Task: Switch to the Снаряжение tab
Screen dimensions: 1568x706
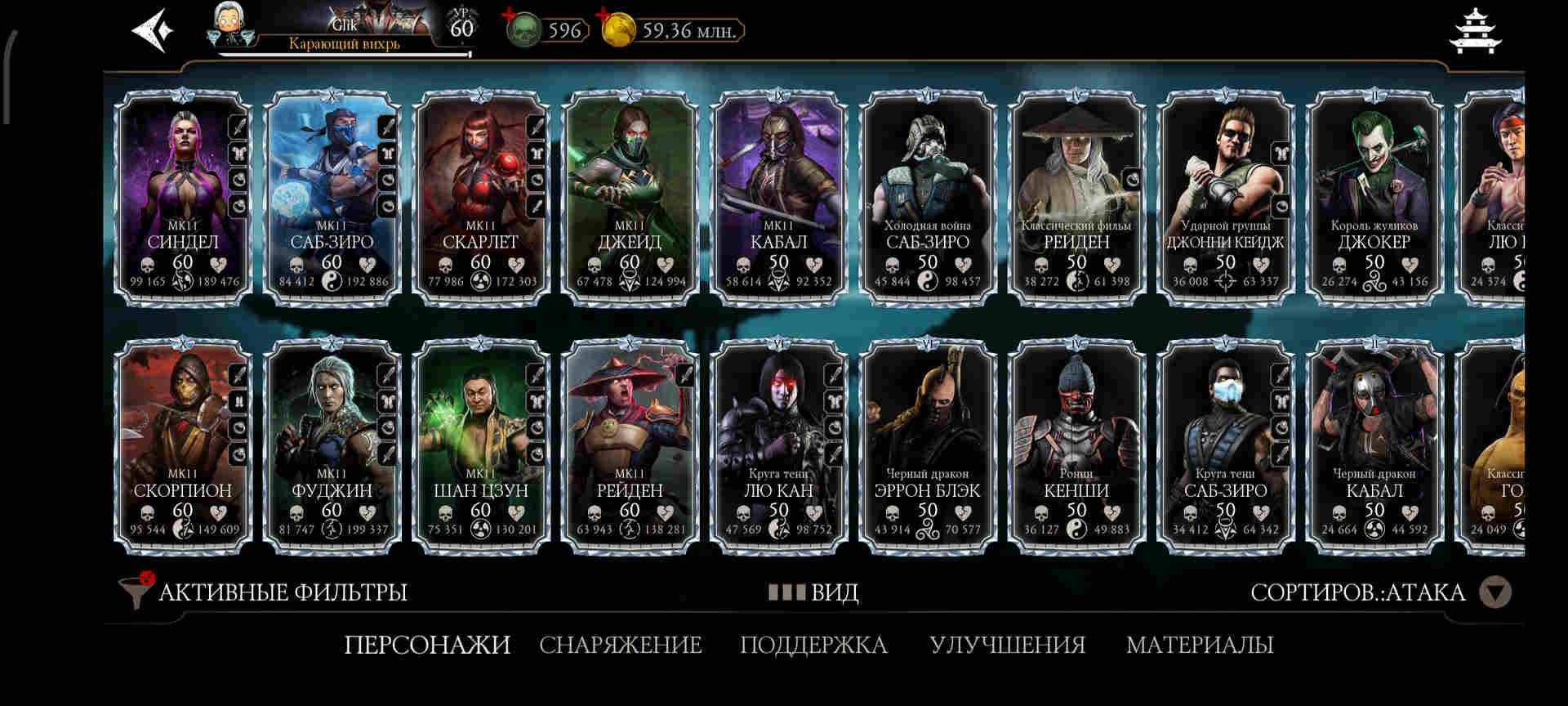Action: click(620, 645)
